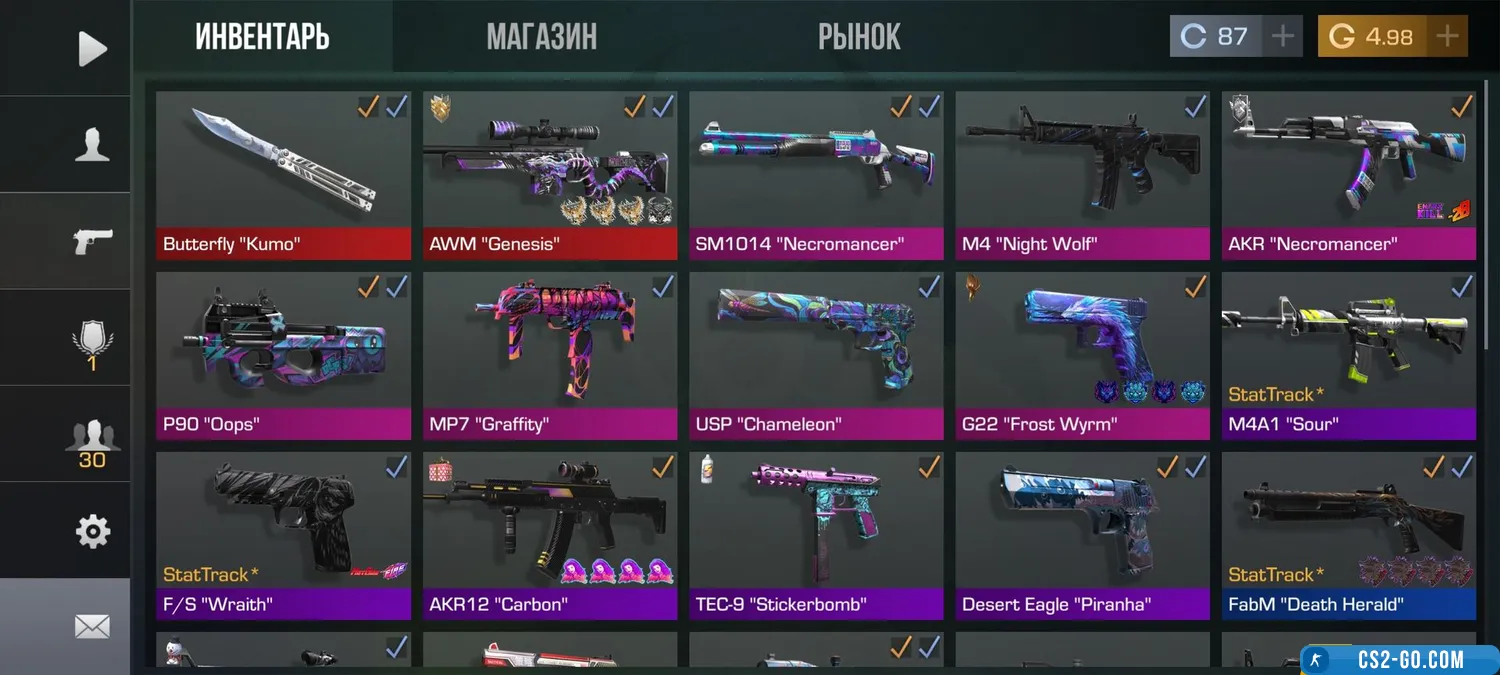The width and height of the screenshot is (1500, 675).
Task: Select the Инвентарь tab
Action: tap(262, 37)
